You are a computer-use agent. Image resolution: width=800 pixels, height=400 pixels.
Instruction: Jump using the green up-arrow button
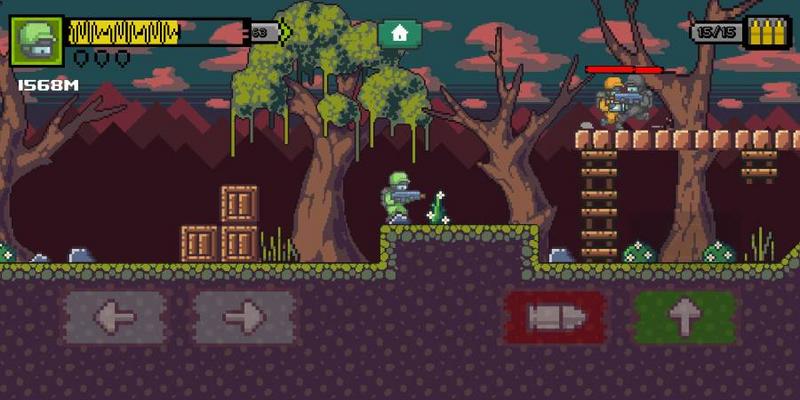685,318
